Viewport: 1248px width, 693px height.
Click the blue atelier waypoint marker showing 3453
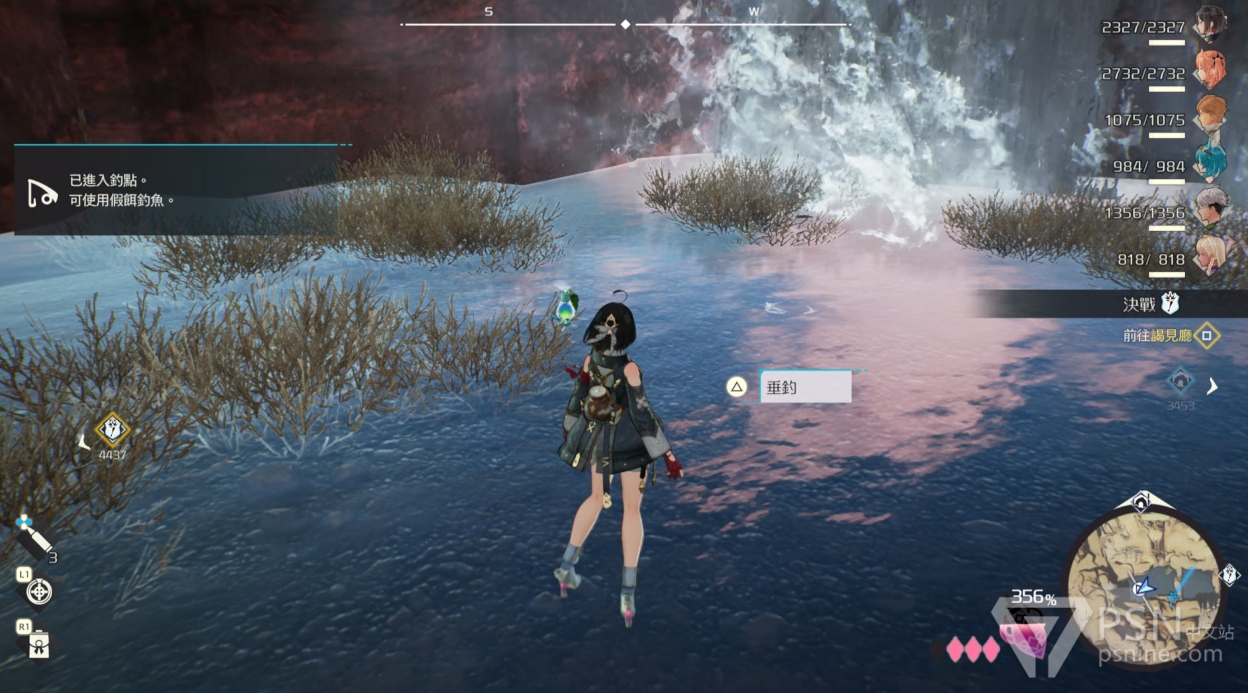point(1181,381)
